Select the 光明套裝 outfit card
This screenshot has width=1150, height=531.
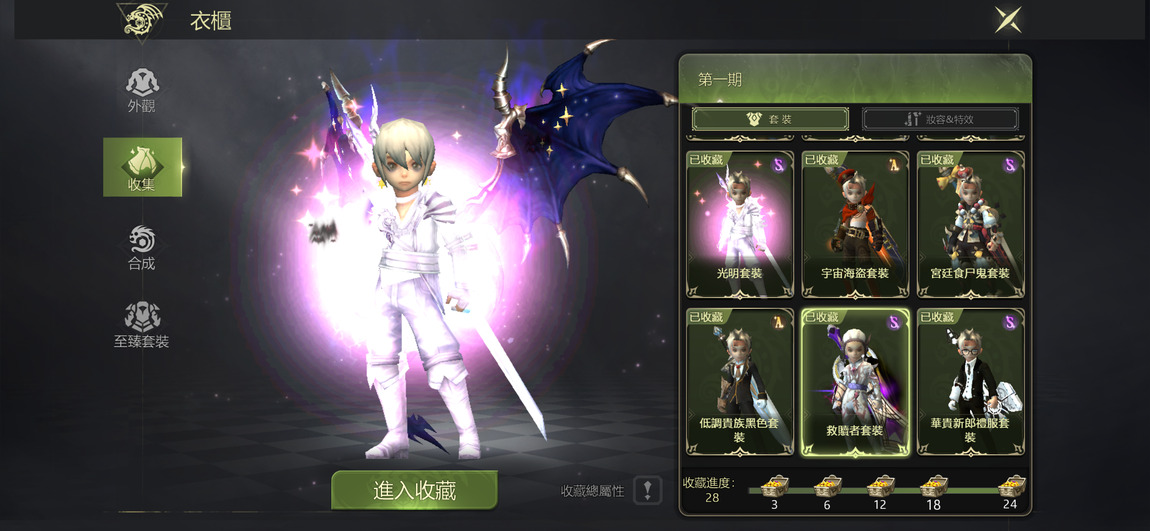pyautogui.click(x=740, y=224)
